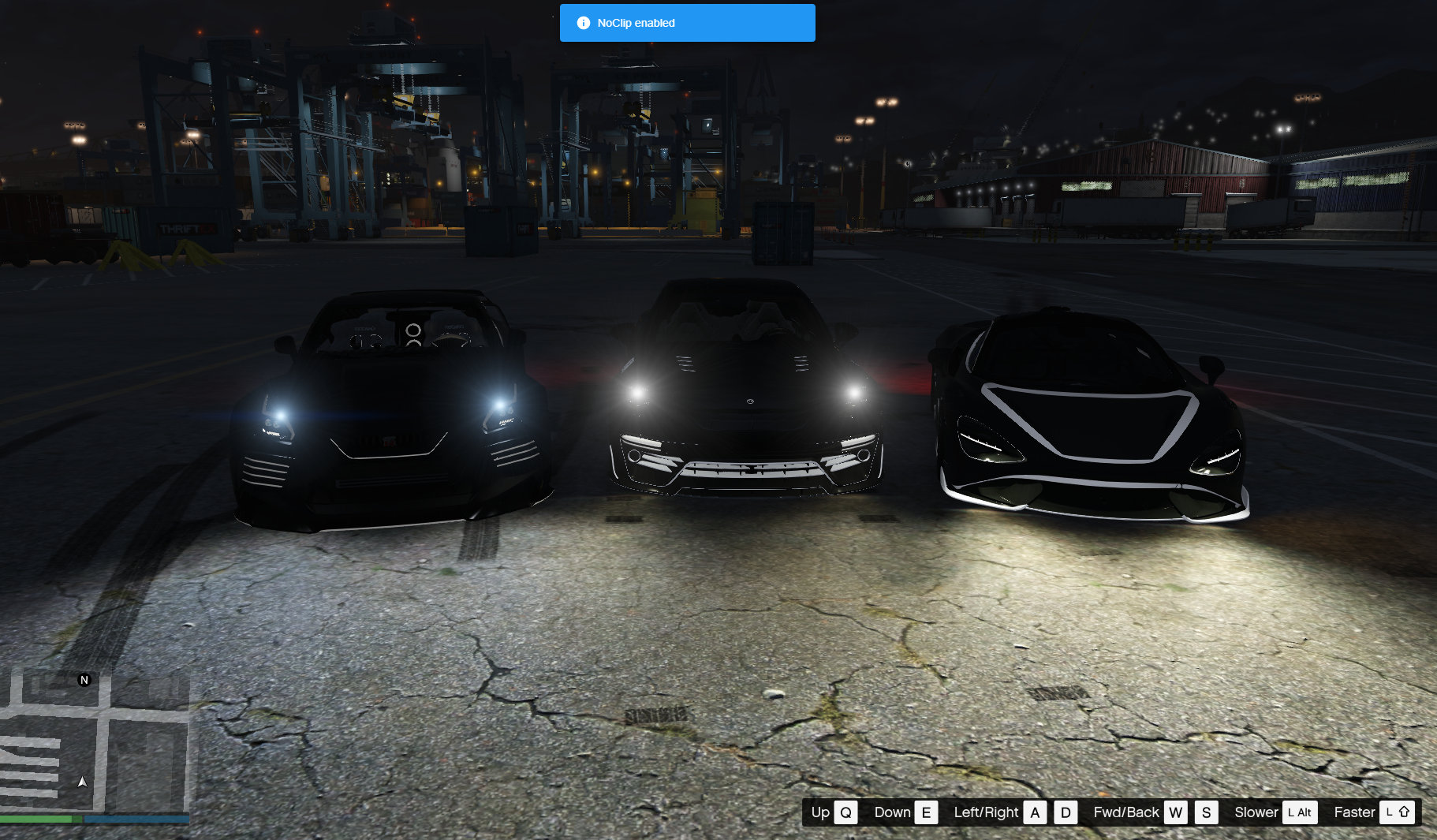This screenshot has width=1437, height=840.
Task: Click the Up label in the keybind bar
Action: click(822, 812)
